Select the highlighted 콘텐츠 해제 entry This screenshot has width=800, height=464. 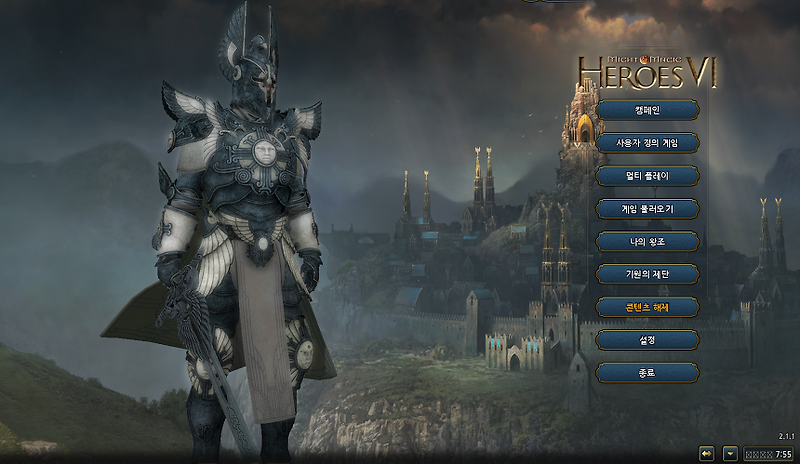click(647, 307)
